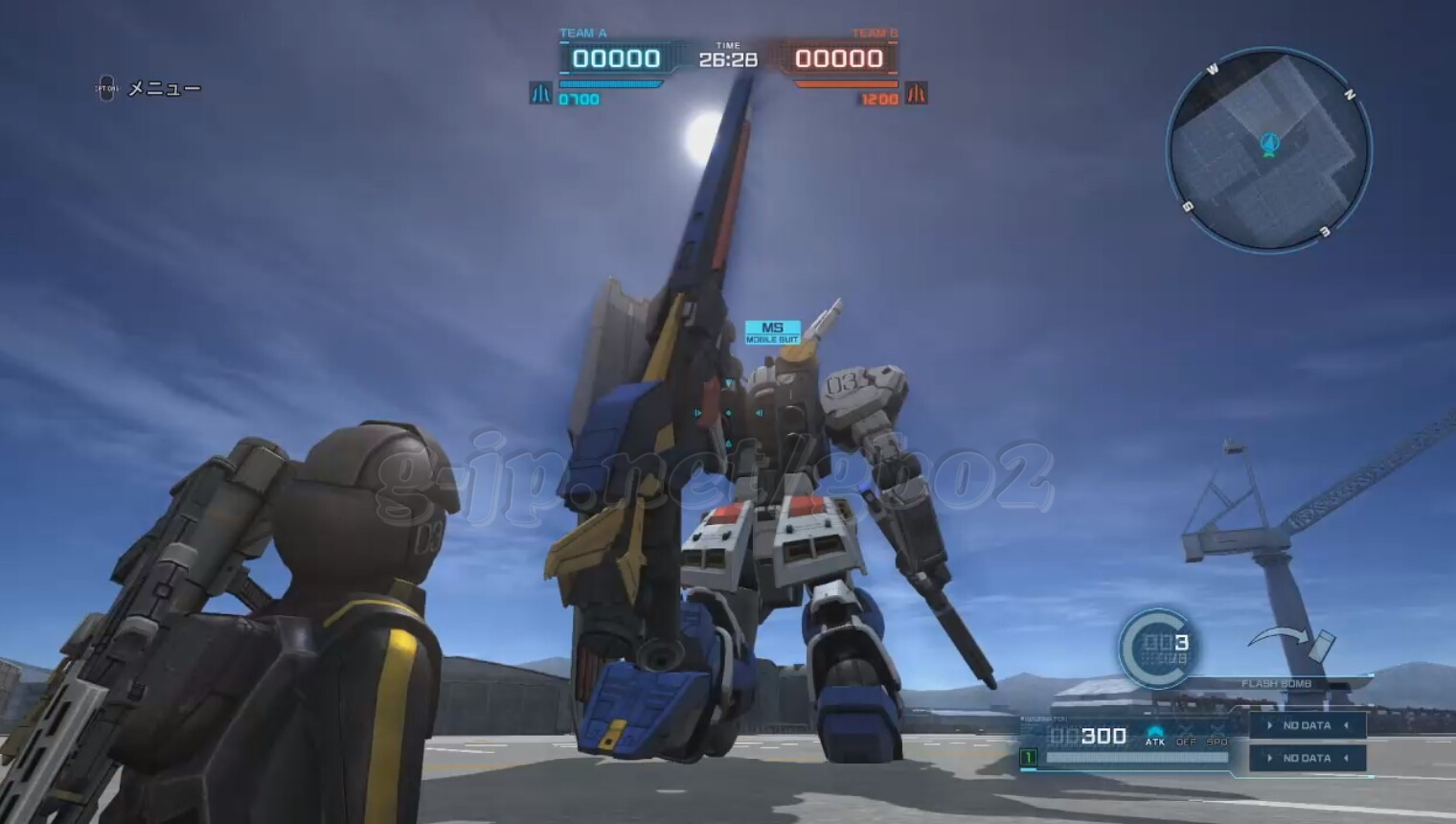1456x824 pixels.
Task: Click the SPD status indicator
Action: 1217,736
